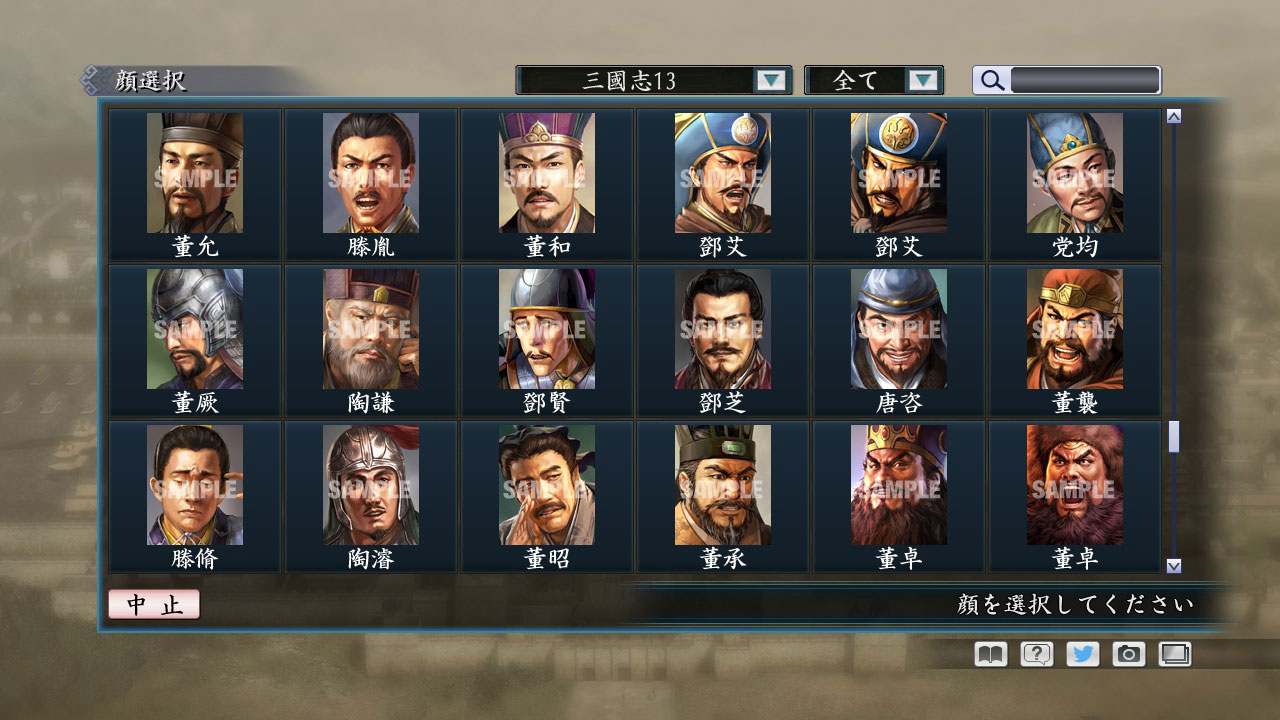Viewport: 1280px width, 720px height.
Task: Toggle display mode via the window icon
Action: (x=1175, y=654)
